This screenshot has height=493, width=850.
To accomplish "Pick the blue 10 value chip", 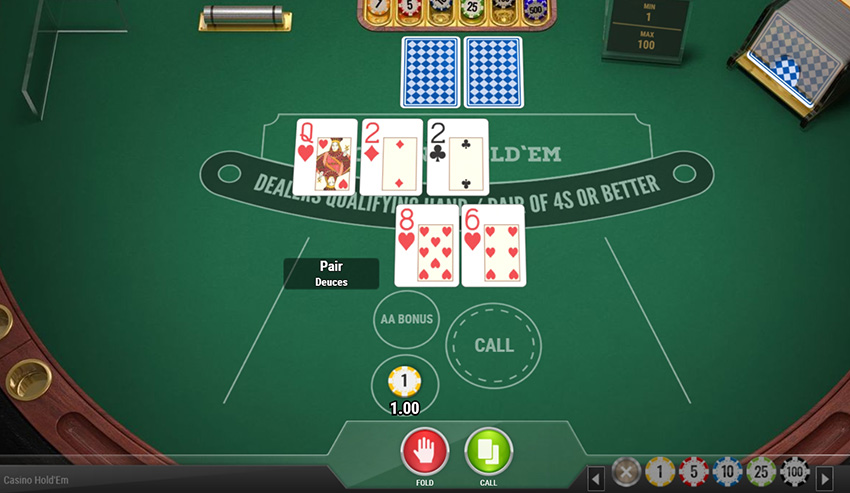I will click(727, 472).
